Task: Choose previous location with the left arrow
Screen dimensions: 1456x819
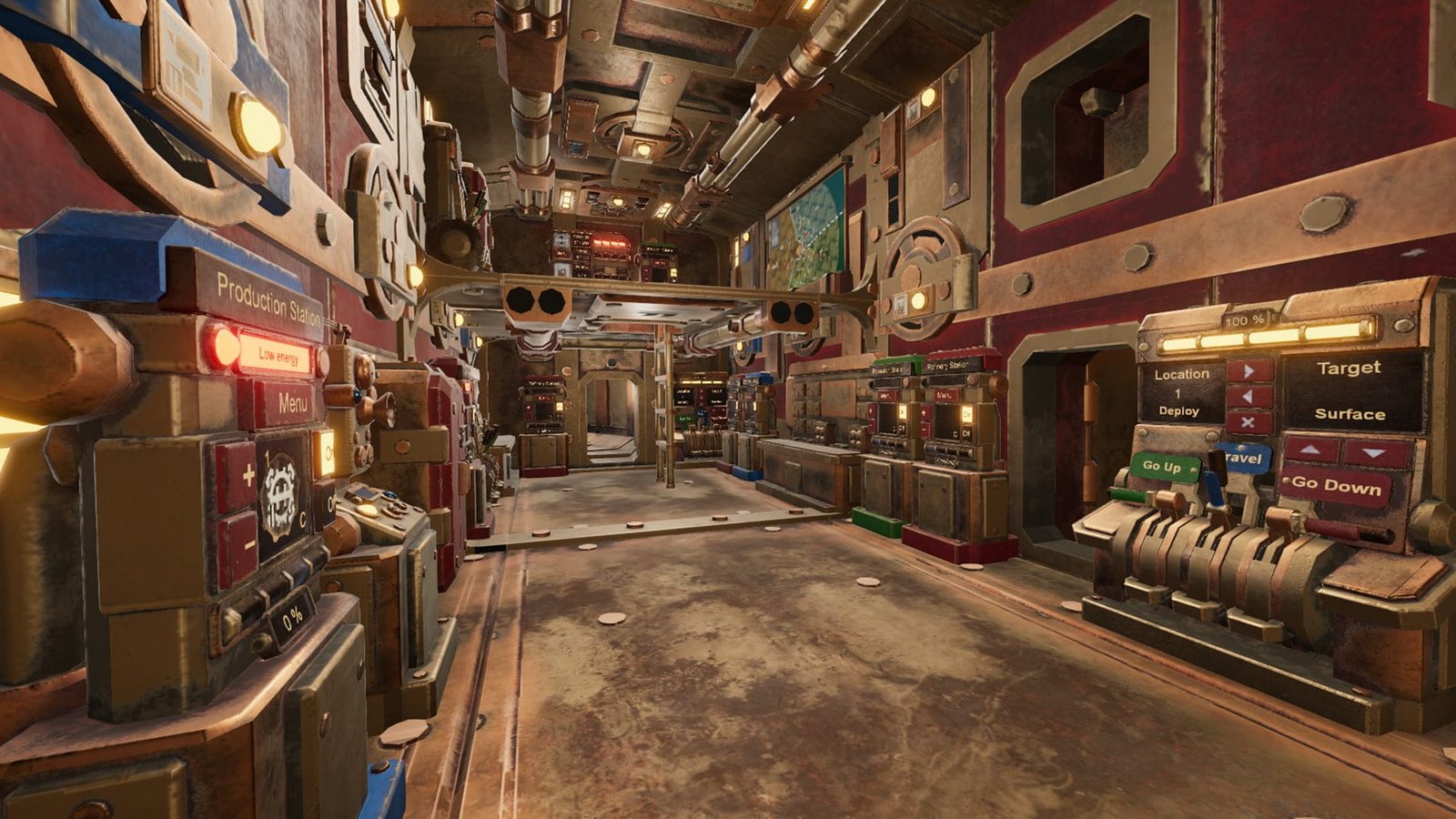Action: coord(1249,397)
